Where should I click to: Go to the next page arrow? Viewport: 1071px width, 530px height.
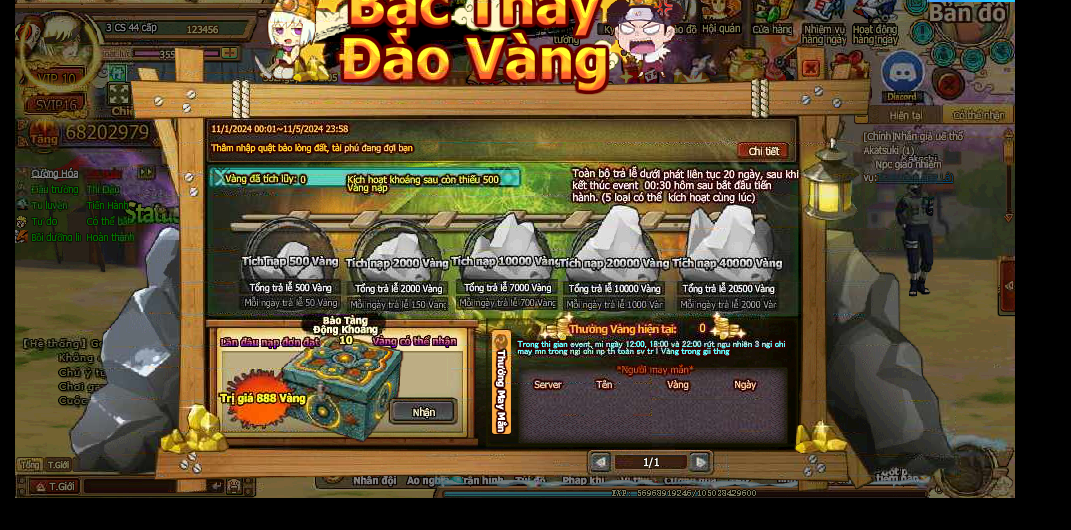click(701, 462)
